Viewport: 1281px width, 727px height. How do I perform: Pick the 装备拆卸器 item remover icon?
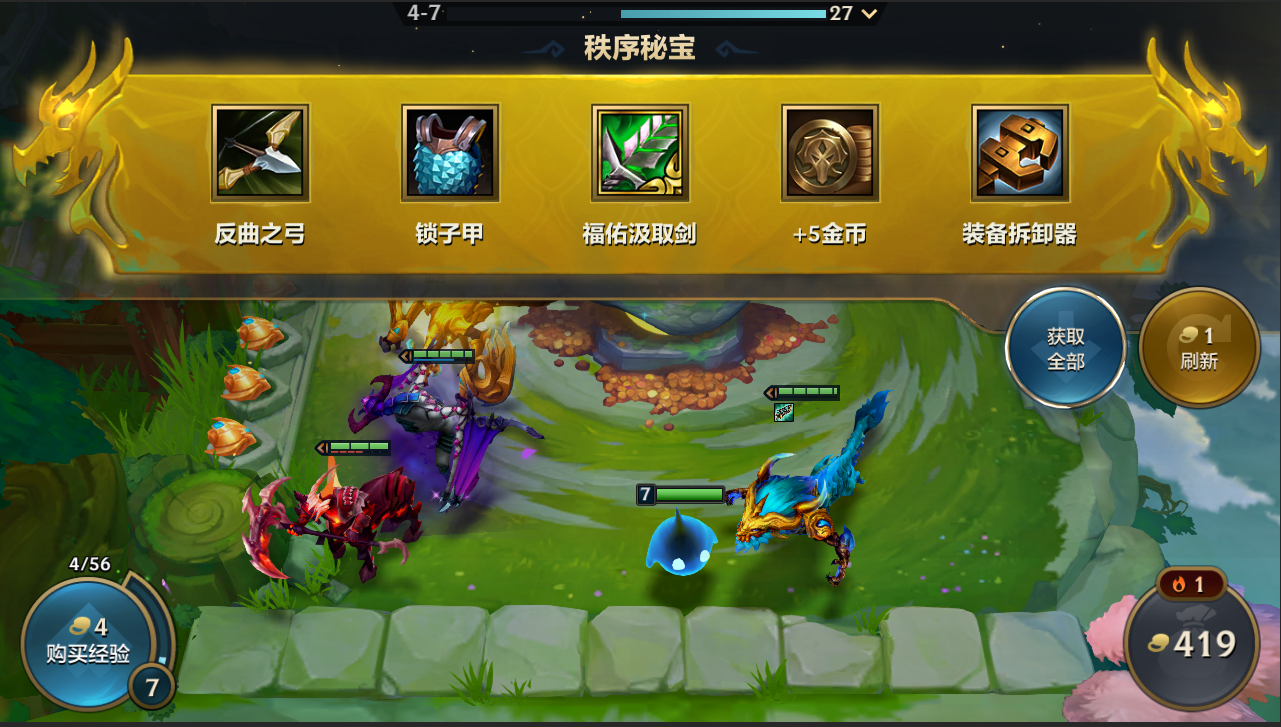click(x=1018, y=153)
